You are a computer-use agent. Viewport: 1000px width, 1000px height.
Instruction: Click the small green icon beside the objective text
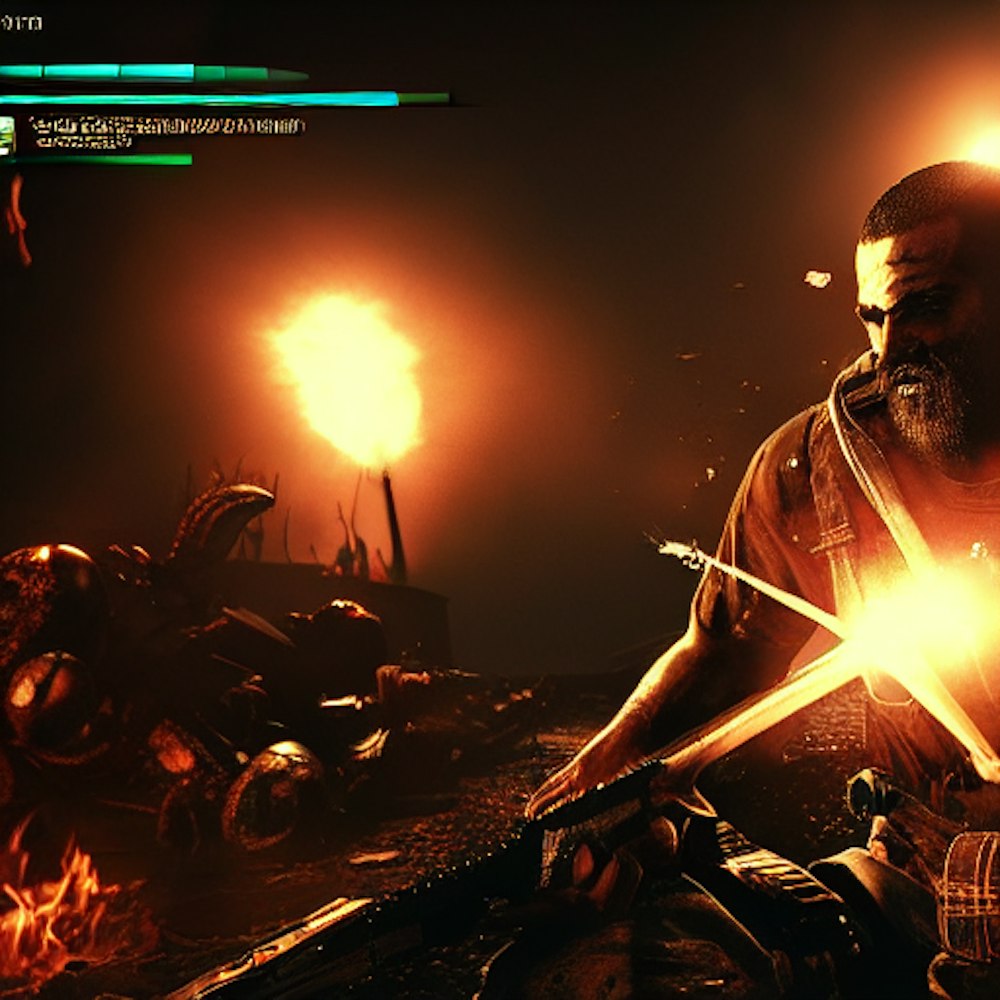point(7,135)
